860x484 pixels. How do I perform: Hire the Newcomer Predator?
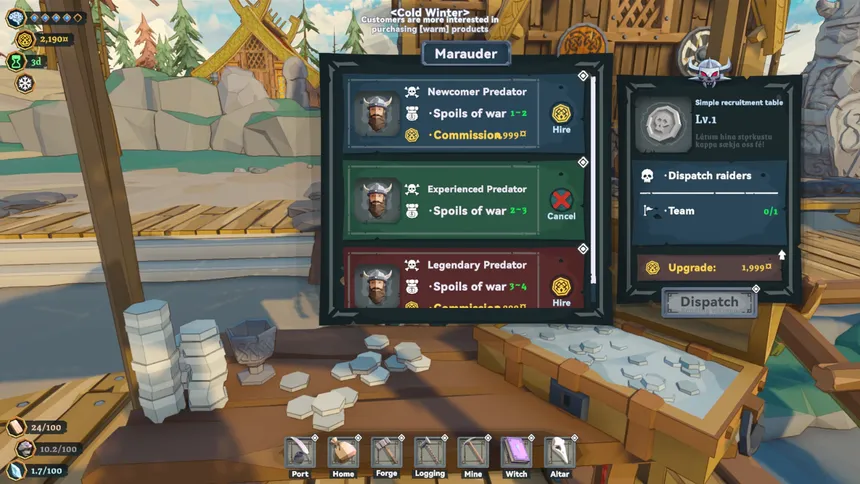[x=561, y=118]
